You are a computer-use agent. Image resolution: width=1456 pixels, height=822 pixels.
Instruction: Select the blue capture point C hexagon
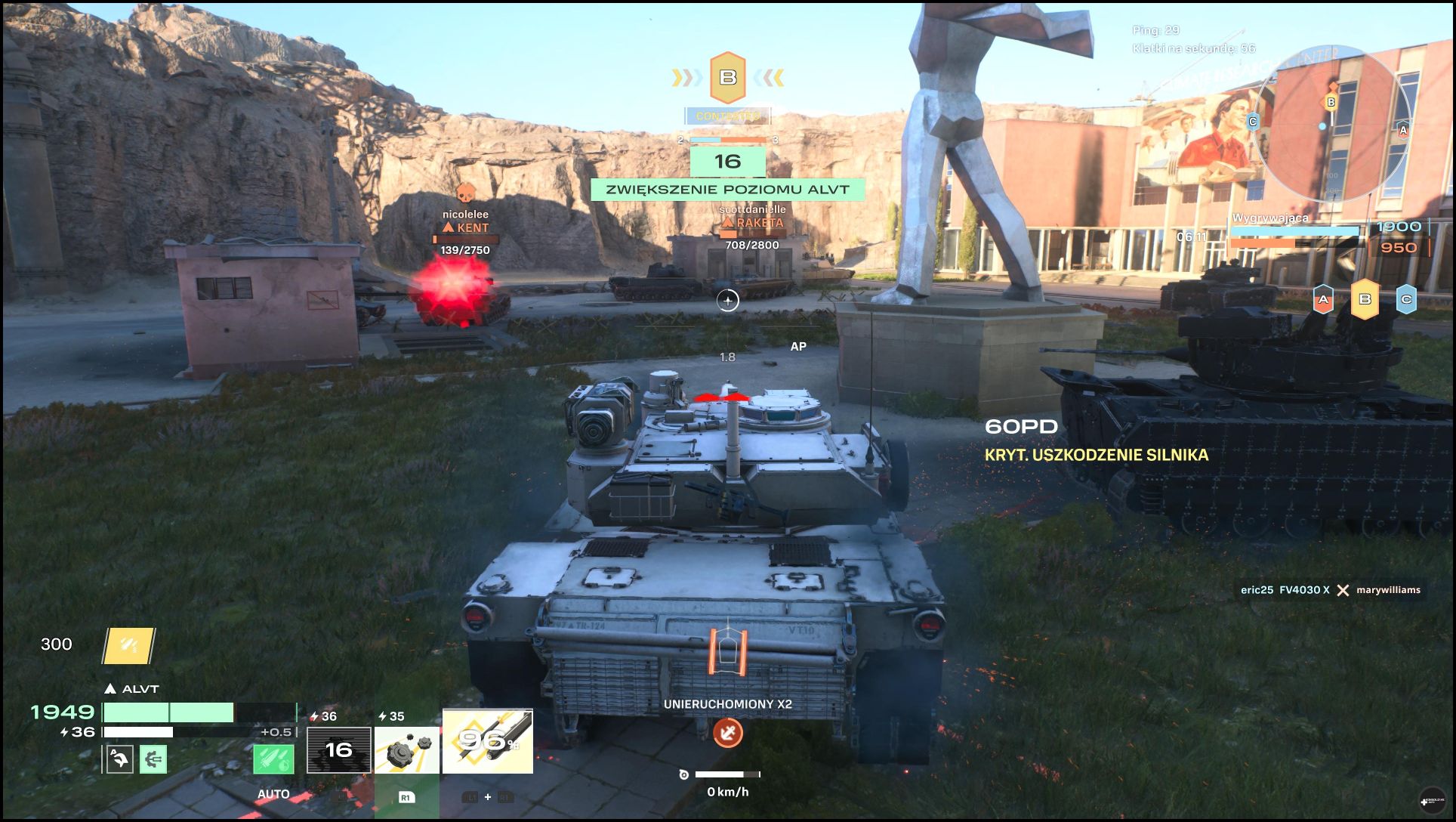click(x=1406, y=299)
